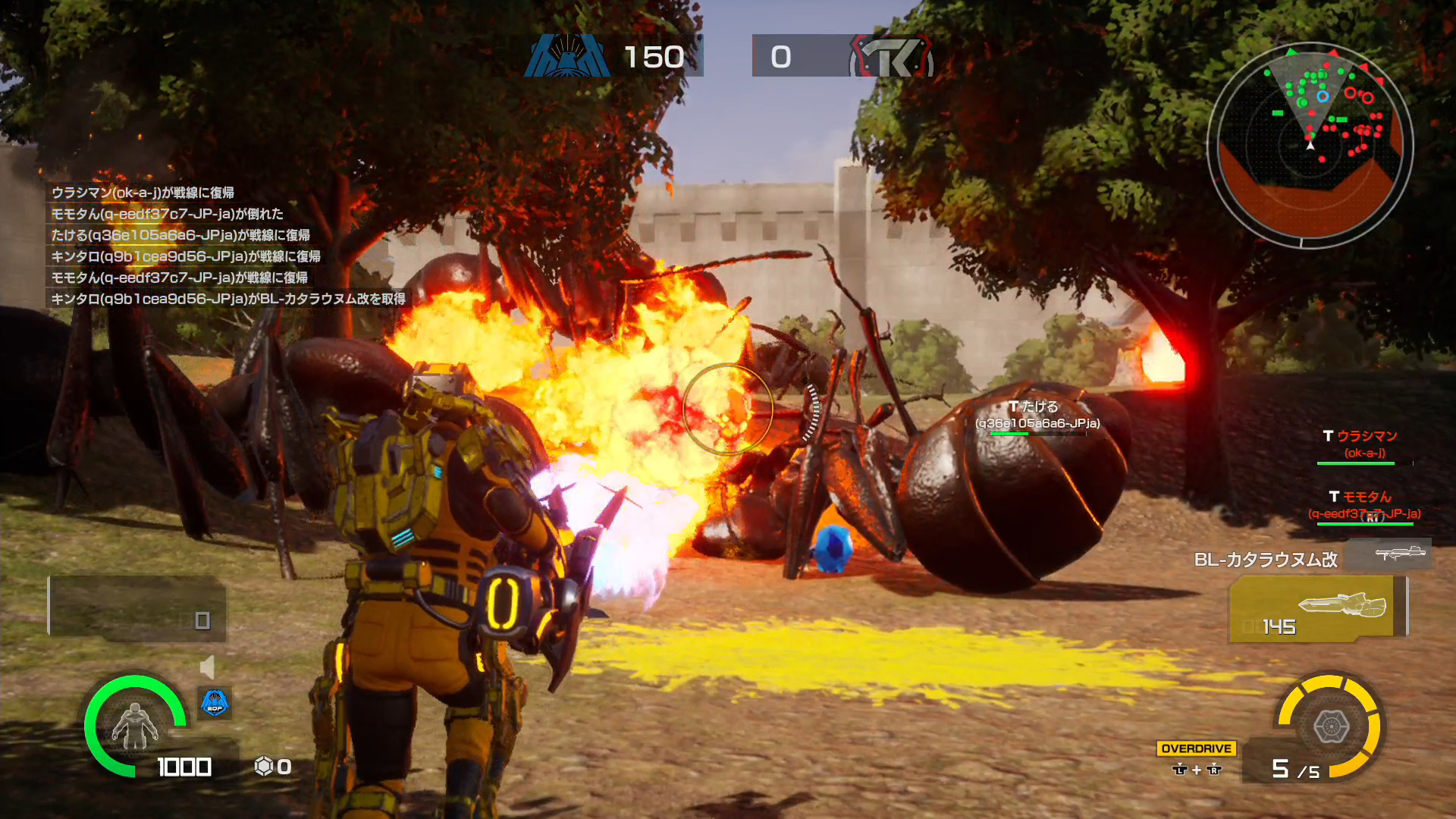Select the secondary rifle weapon icon

[x=1399, y=554]
